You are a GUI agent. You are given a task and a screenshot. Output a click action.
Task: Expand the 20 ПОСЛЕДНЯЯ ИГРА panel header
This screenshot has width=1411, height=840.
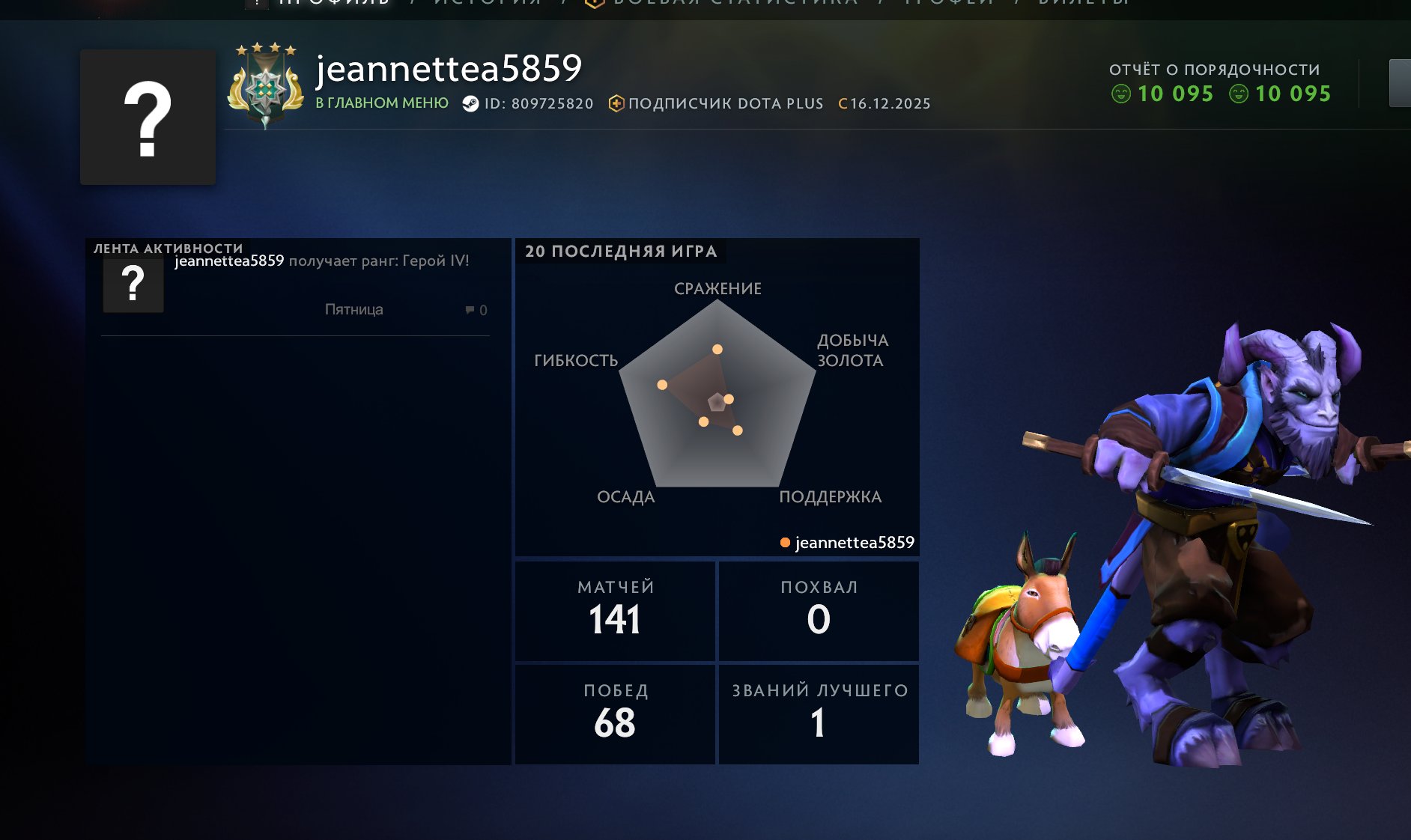620,252
